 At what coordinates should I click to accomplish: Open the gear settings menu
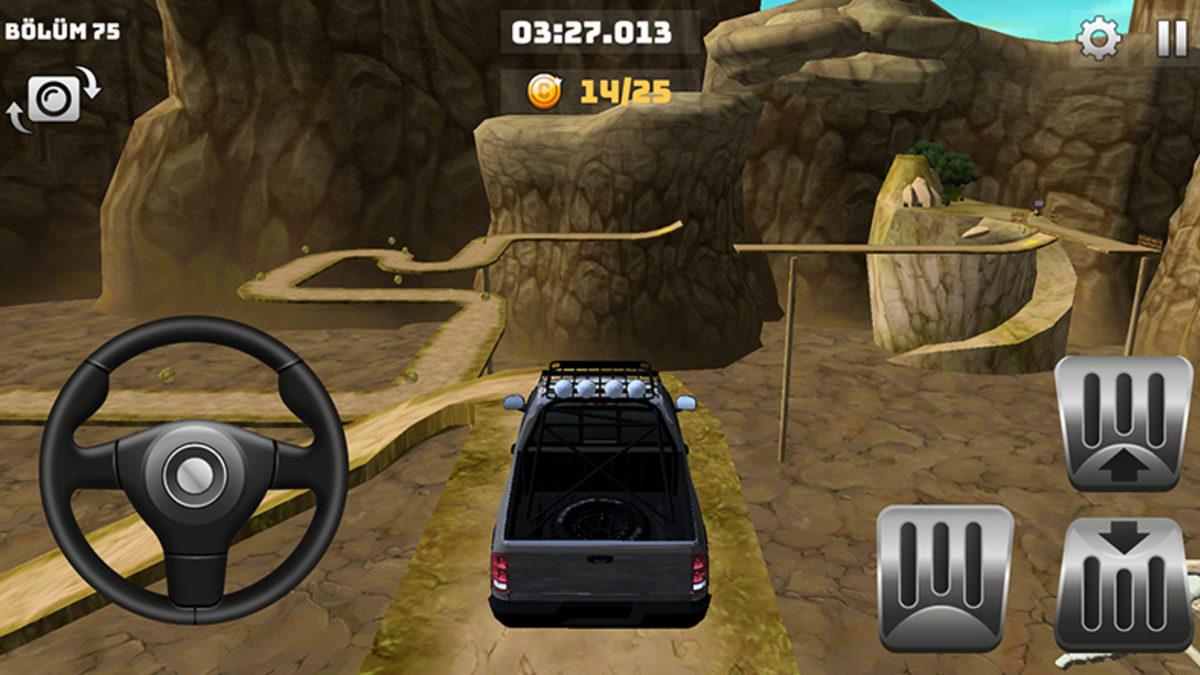coord(1098,39)
